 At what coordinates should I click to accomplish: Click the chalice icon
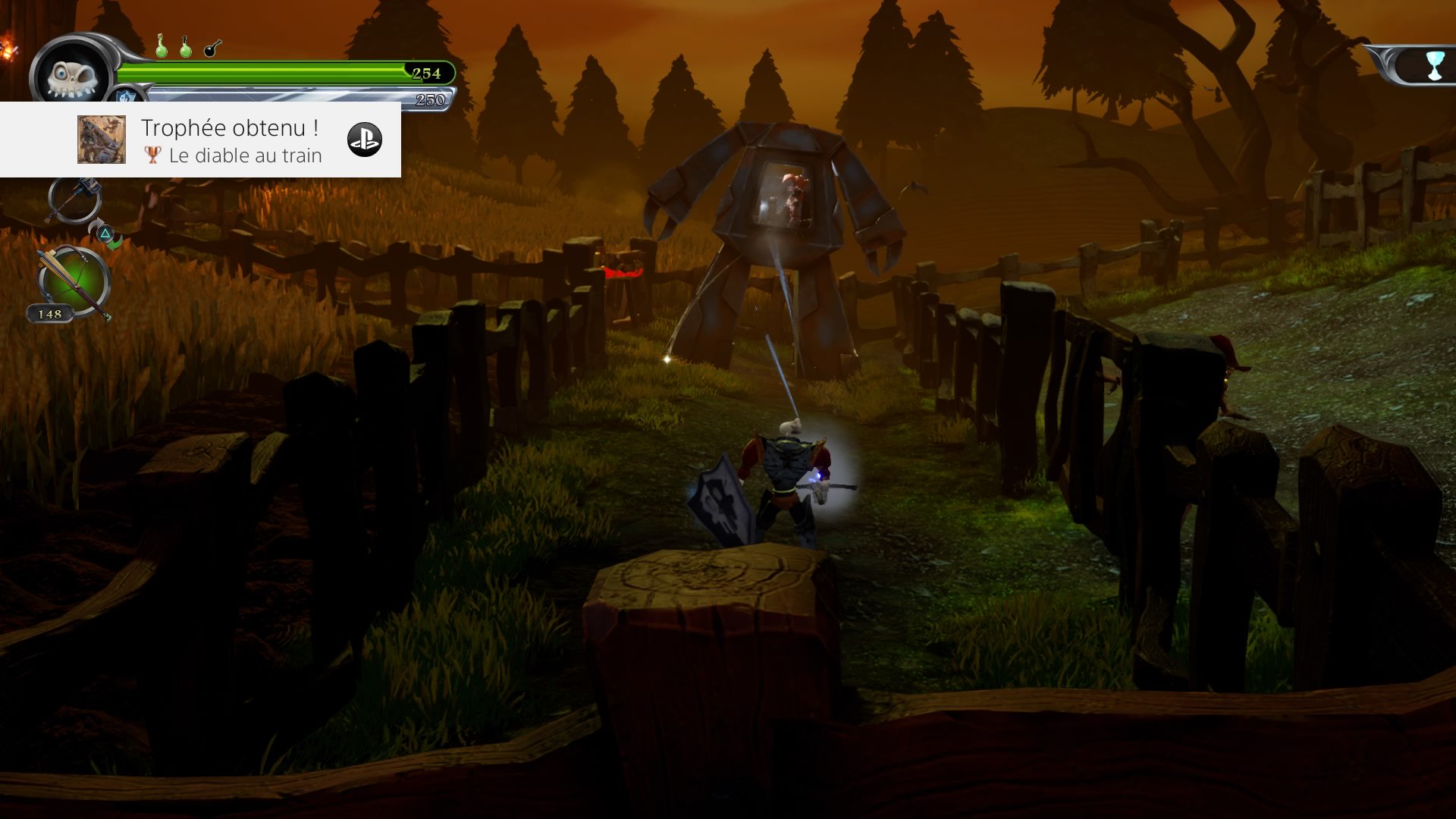[x=1434, y=66]
